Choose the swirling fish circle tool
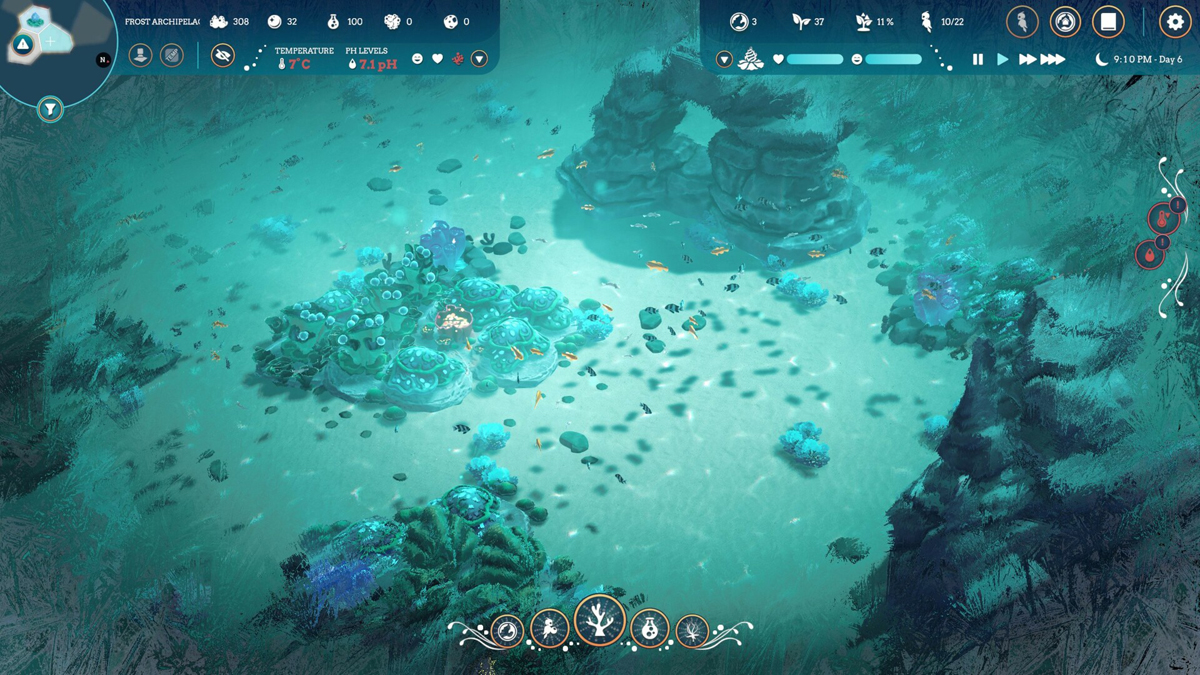This screenshot has width=1200, height=675. [507, 632]
